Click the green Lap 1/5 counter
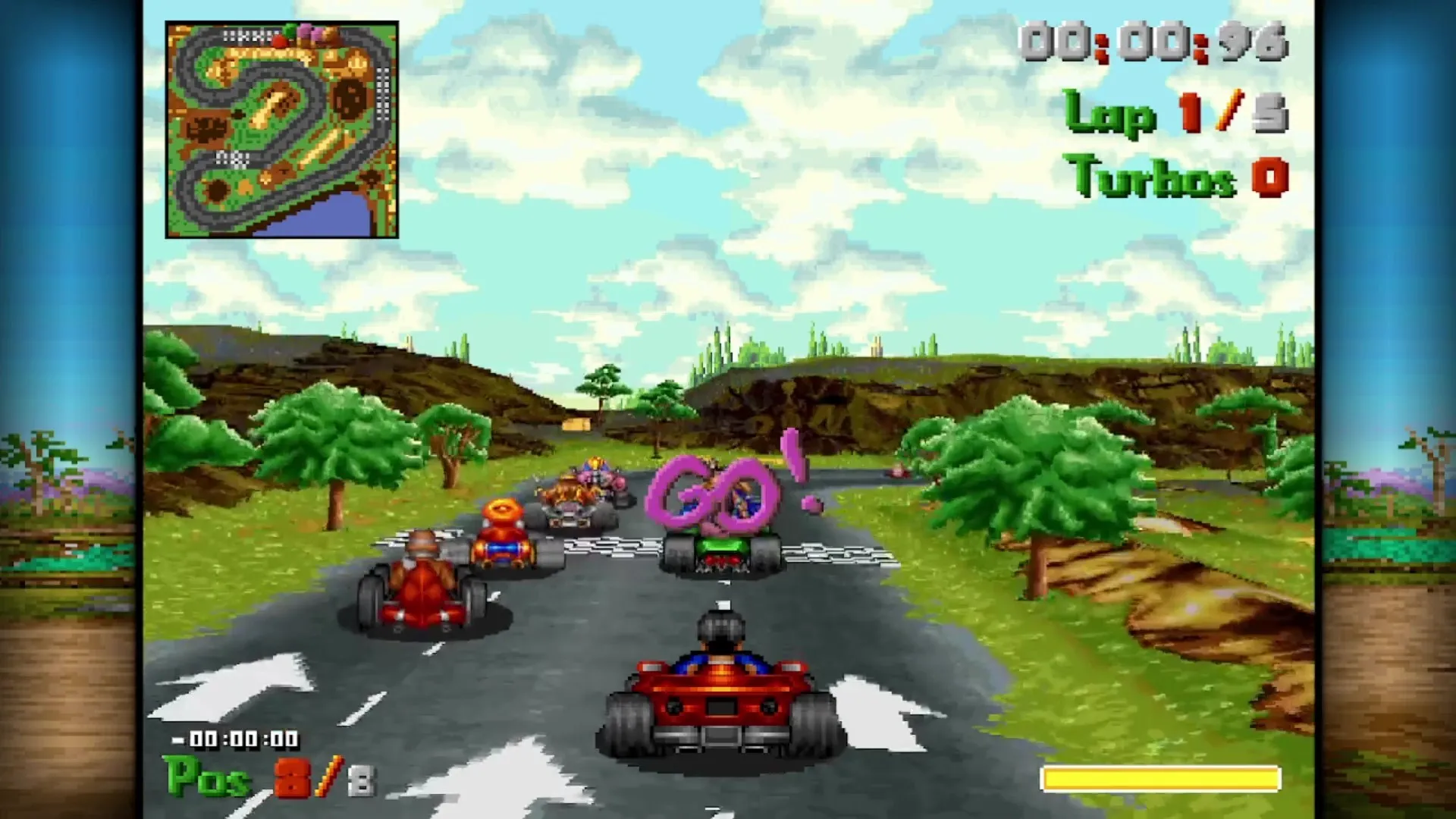This screenshot has height=819, width=1456. click(x=1175, y=114)
